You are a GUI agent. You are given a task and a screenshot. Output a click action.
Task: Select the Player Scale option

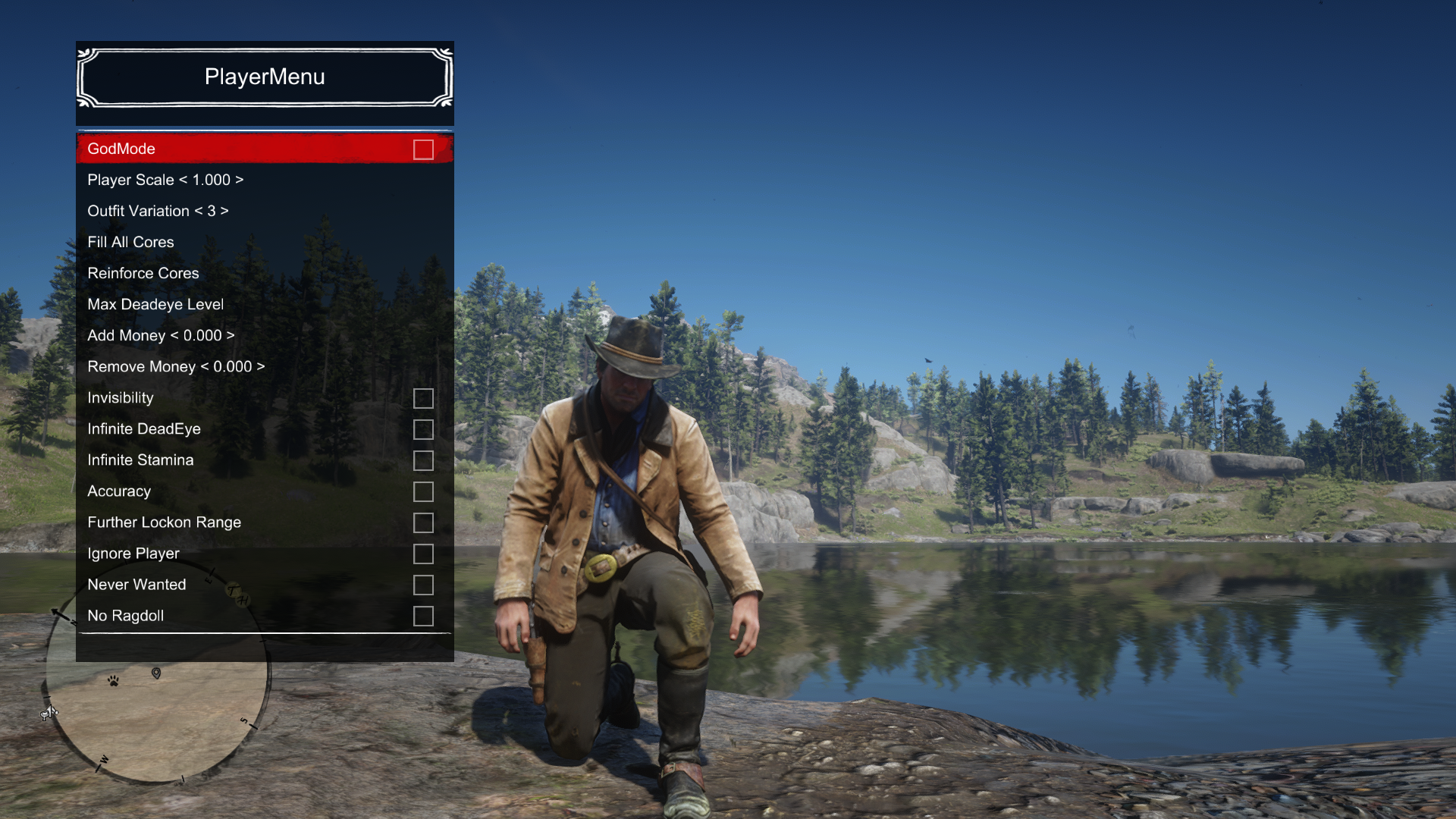pos(165,180)
